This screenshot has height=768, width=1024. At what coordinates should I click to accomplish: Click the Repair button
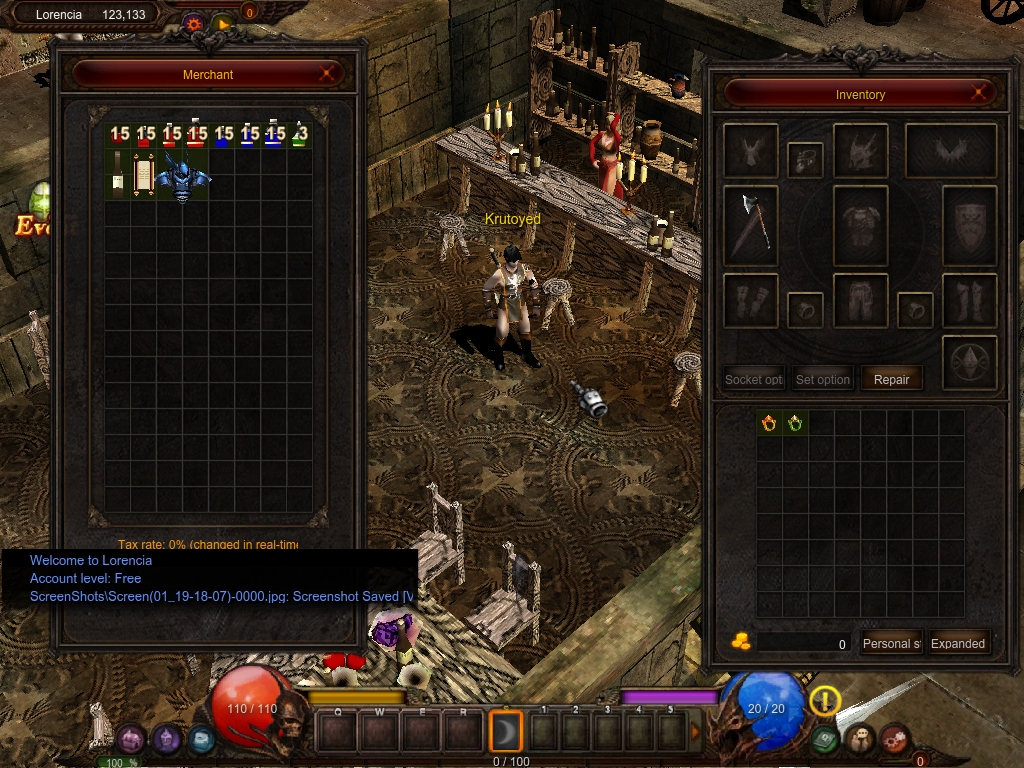(x=891, y=380)
